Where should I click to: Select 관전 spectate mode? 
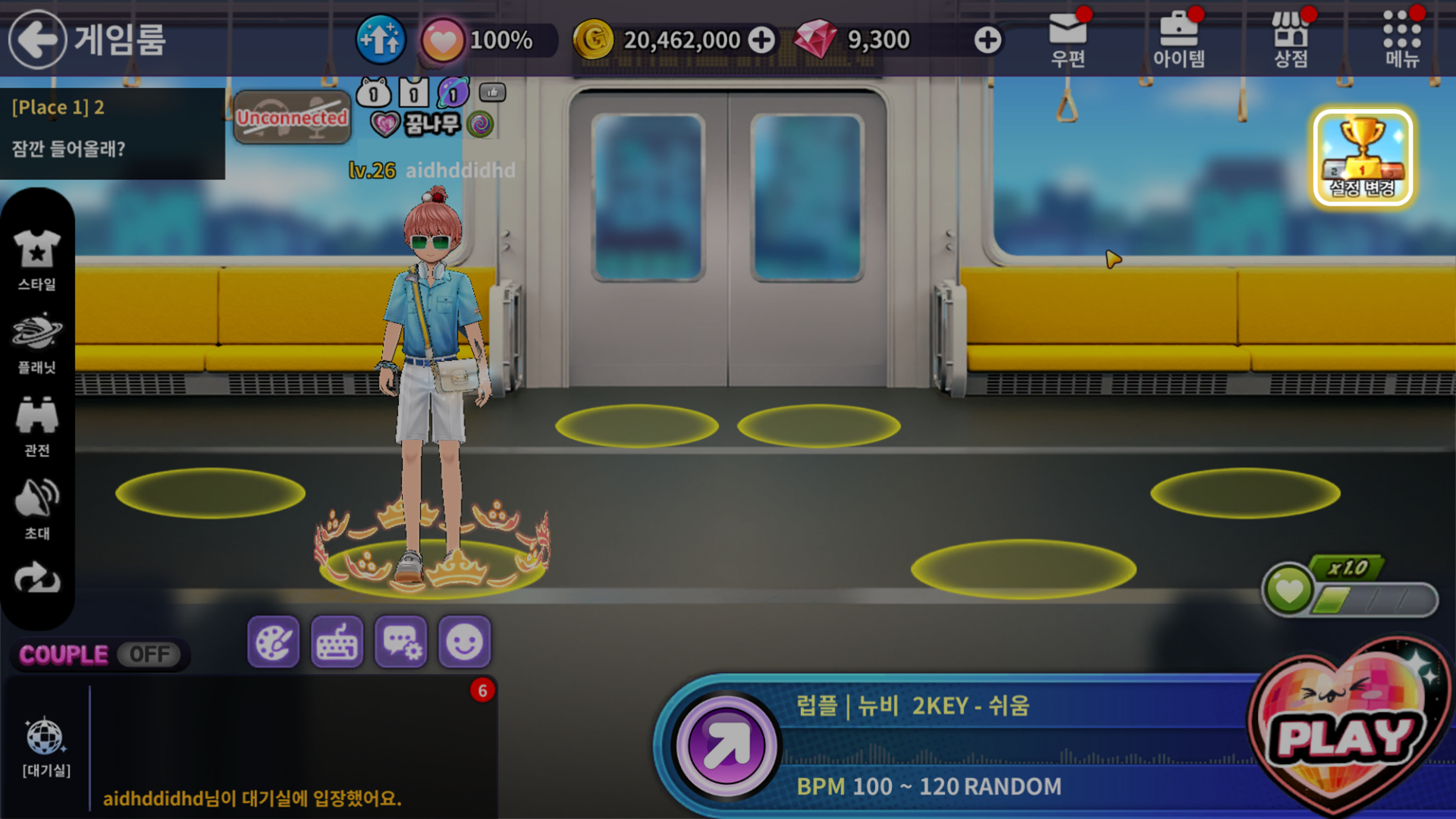(37, 426)
